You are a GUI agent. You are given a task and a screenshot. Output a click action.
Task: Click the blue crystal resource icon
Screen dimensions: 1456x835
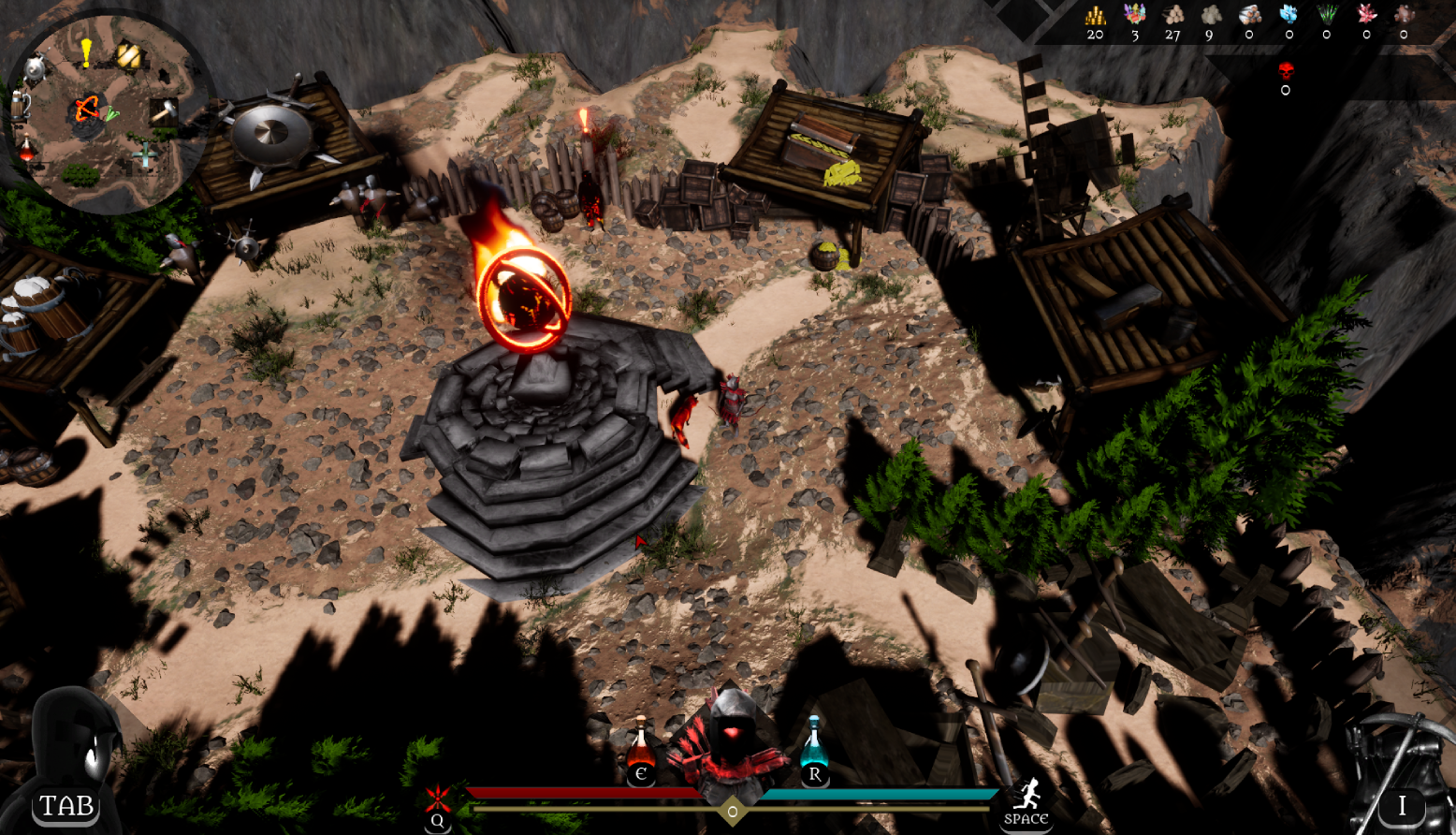click(1289, 15)
